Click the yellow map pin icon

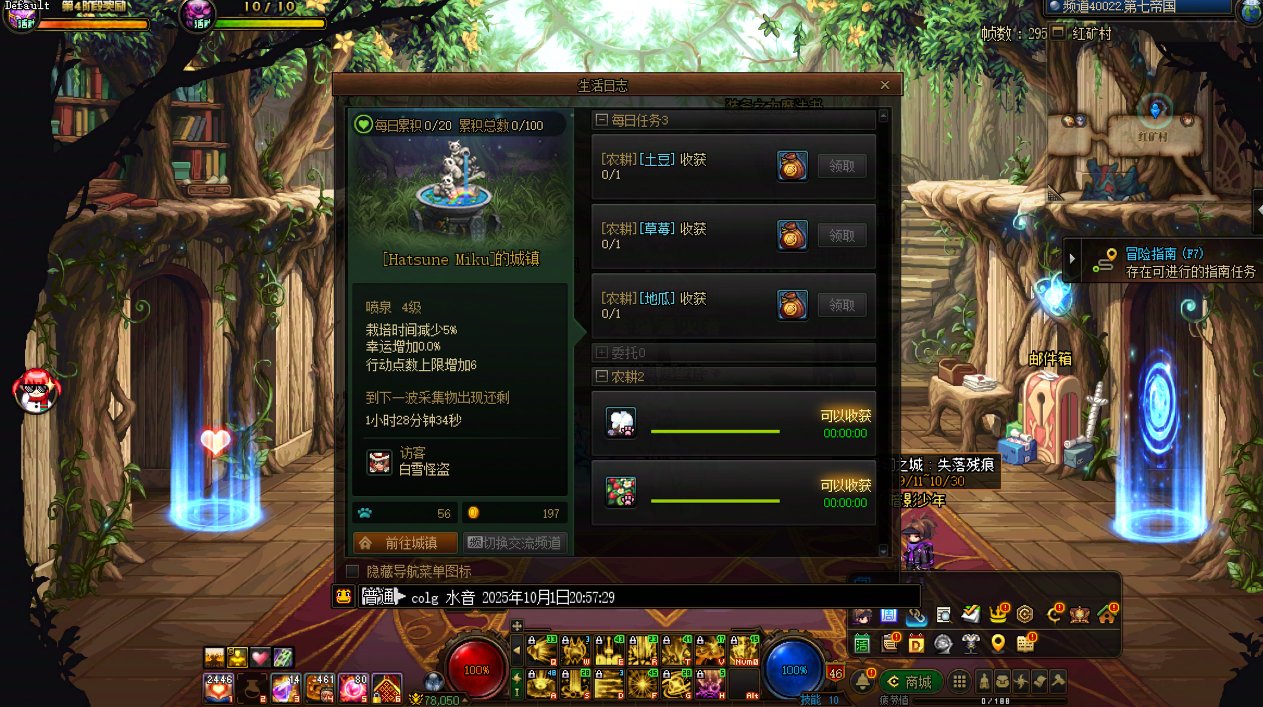tap(997, 643)
